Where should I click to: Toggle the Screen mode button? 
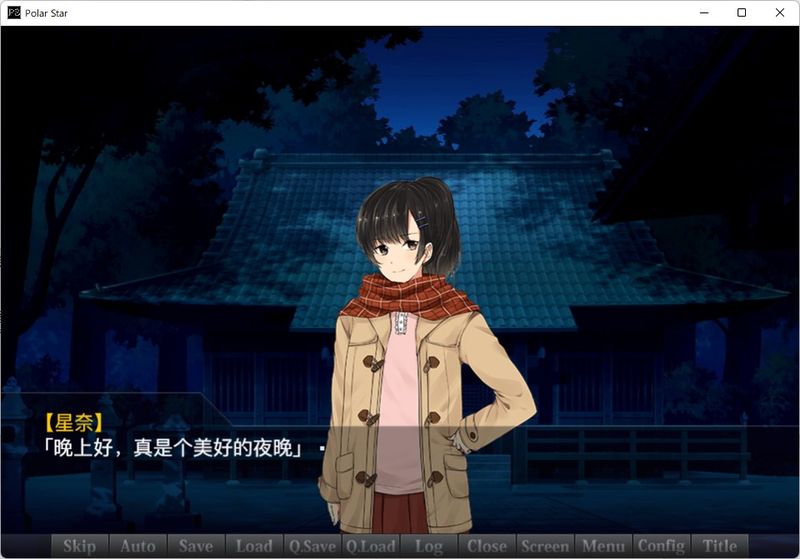click(545, 546)
